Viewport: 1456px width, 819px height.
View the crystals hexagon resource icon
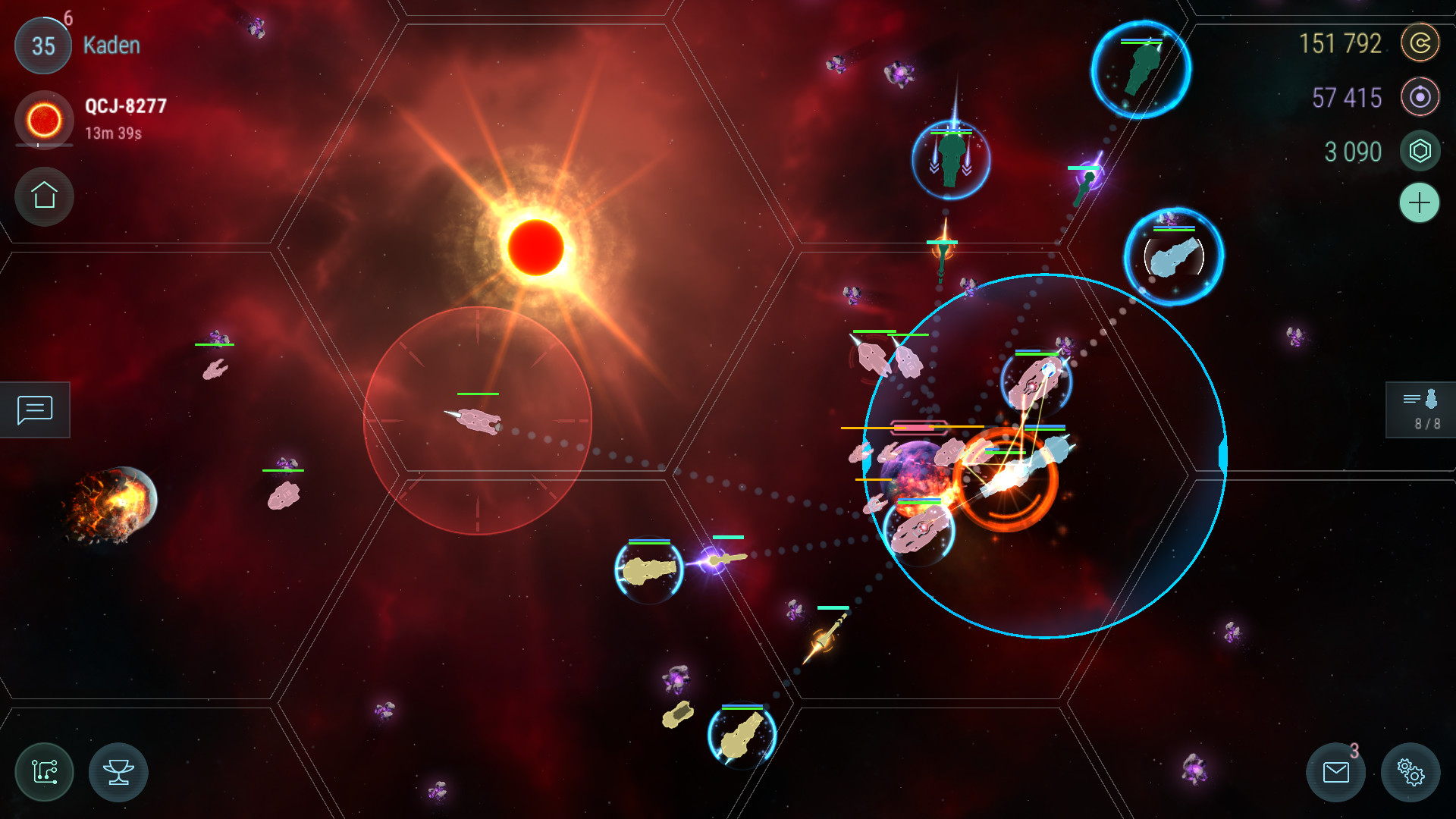click(1420, 151)
